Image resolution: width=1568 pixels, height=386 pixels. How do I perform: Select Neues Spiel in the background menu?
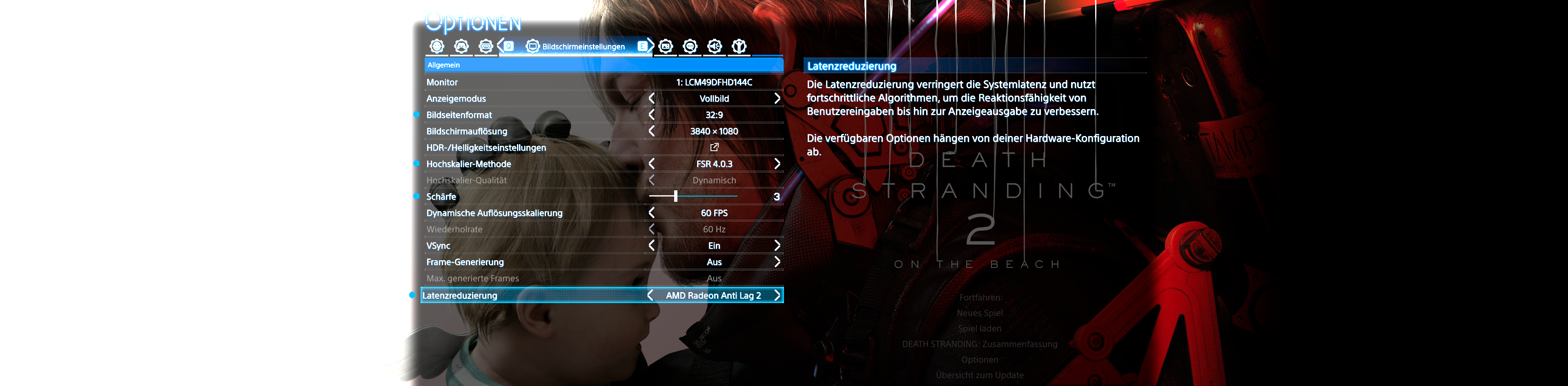[980, 313]
